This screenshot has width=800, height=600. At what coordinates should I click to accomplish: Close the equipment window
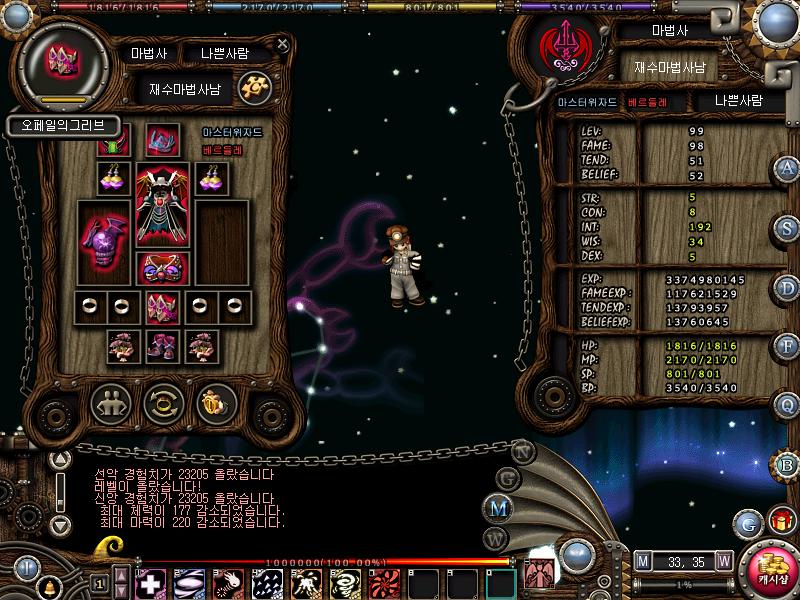283,44
